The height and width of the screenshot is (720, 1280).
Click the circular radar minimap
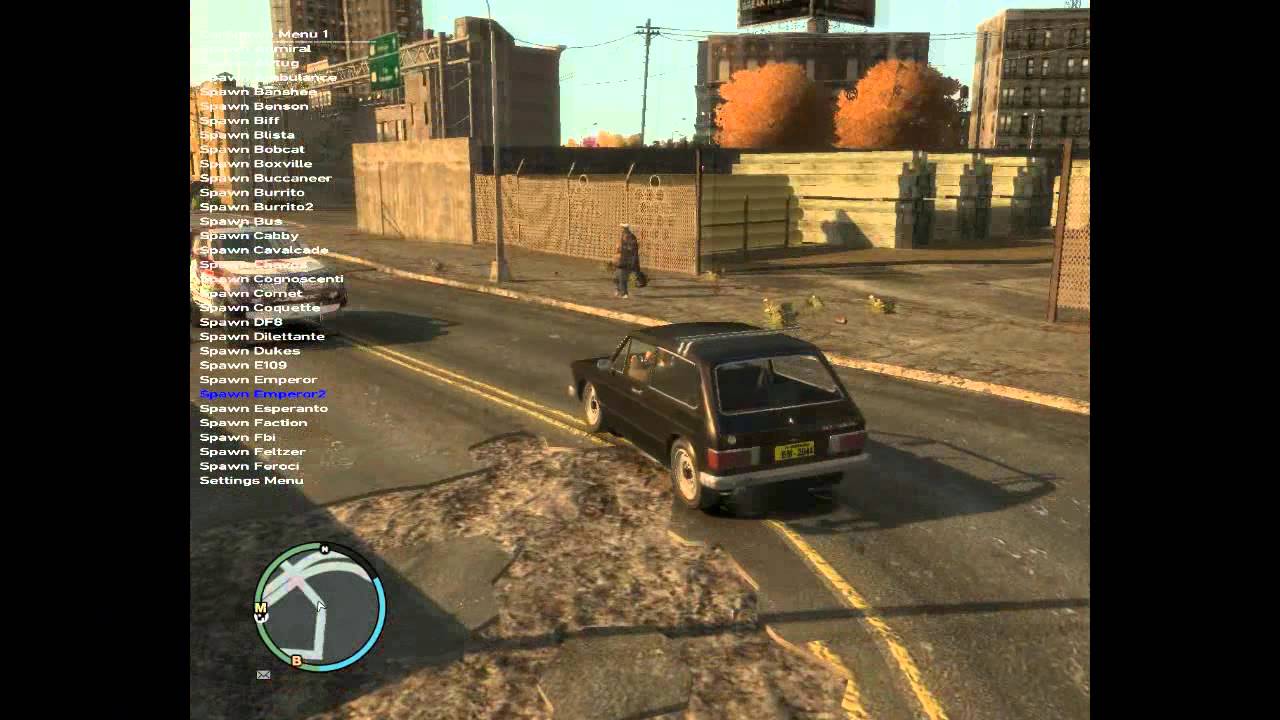click(x=320, y=607)
